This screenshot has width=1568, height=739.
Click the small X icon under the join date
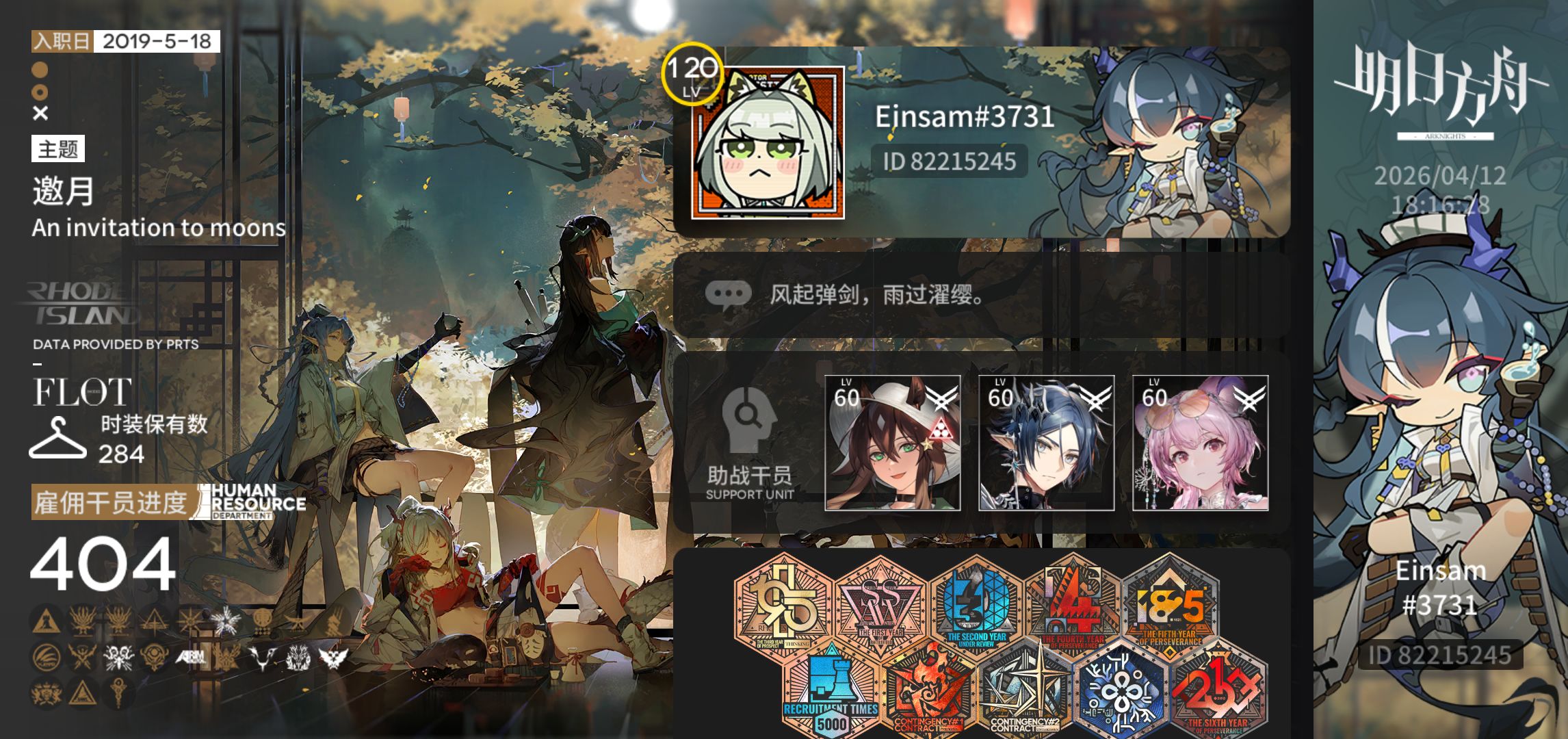click(x=40, y=114)
